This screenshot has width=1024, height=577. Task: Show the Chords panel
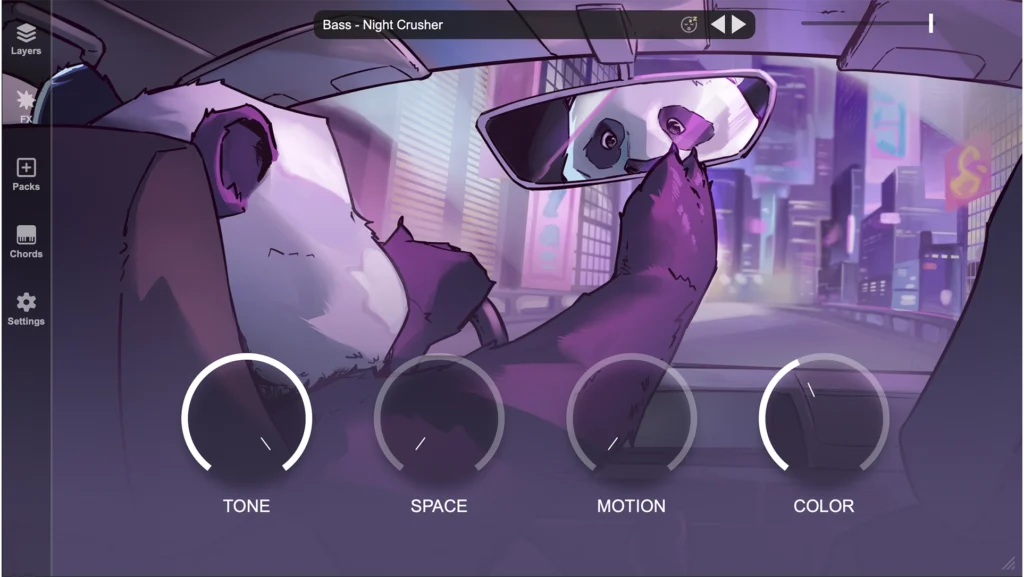(x=26, y=241)
